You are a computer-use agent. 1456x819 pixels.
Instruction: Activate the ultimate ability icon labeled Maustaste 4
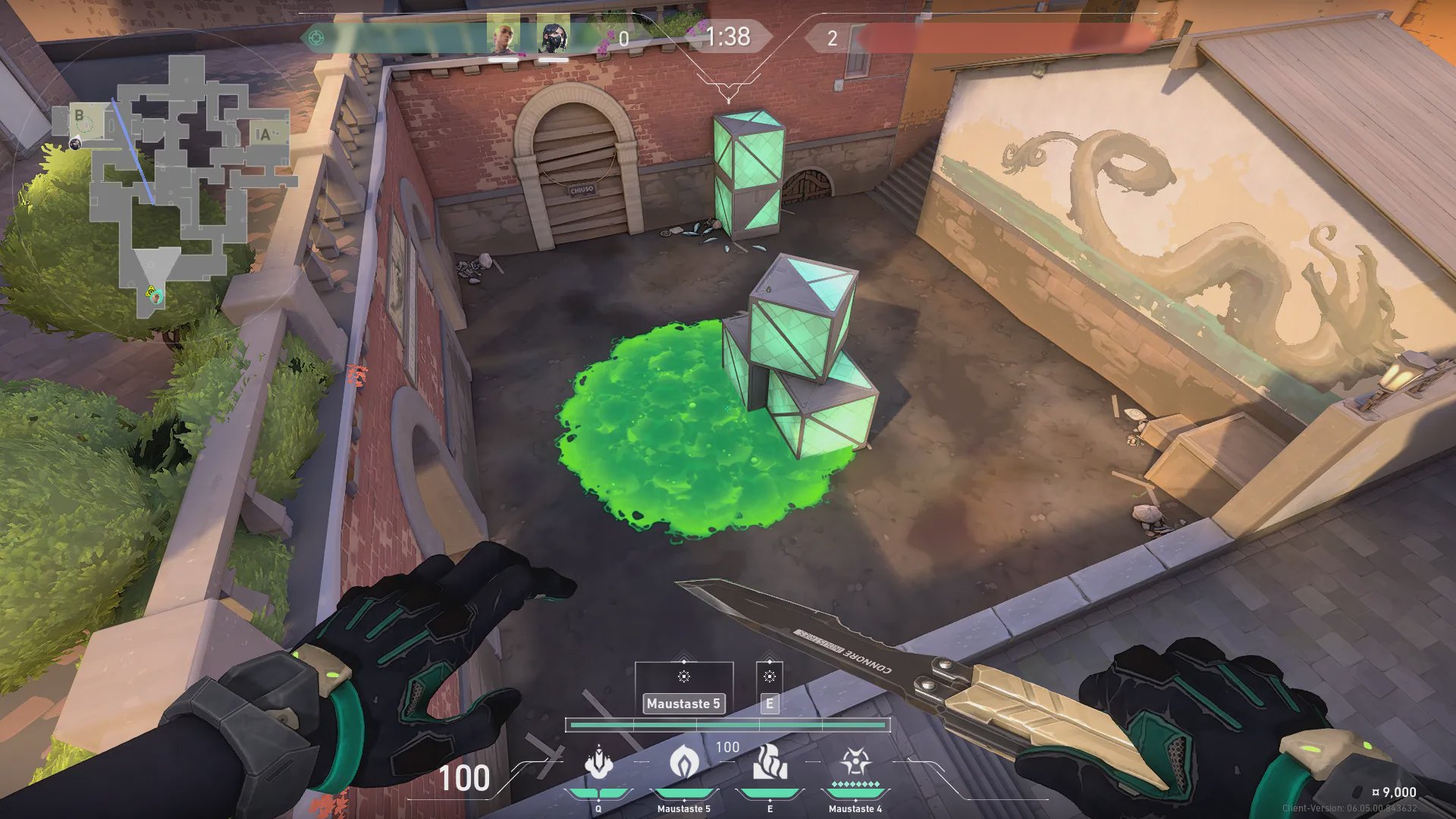(x=855, y=762)
